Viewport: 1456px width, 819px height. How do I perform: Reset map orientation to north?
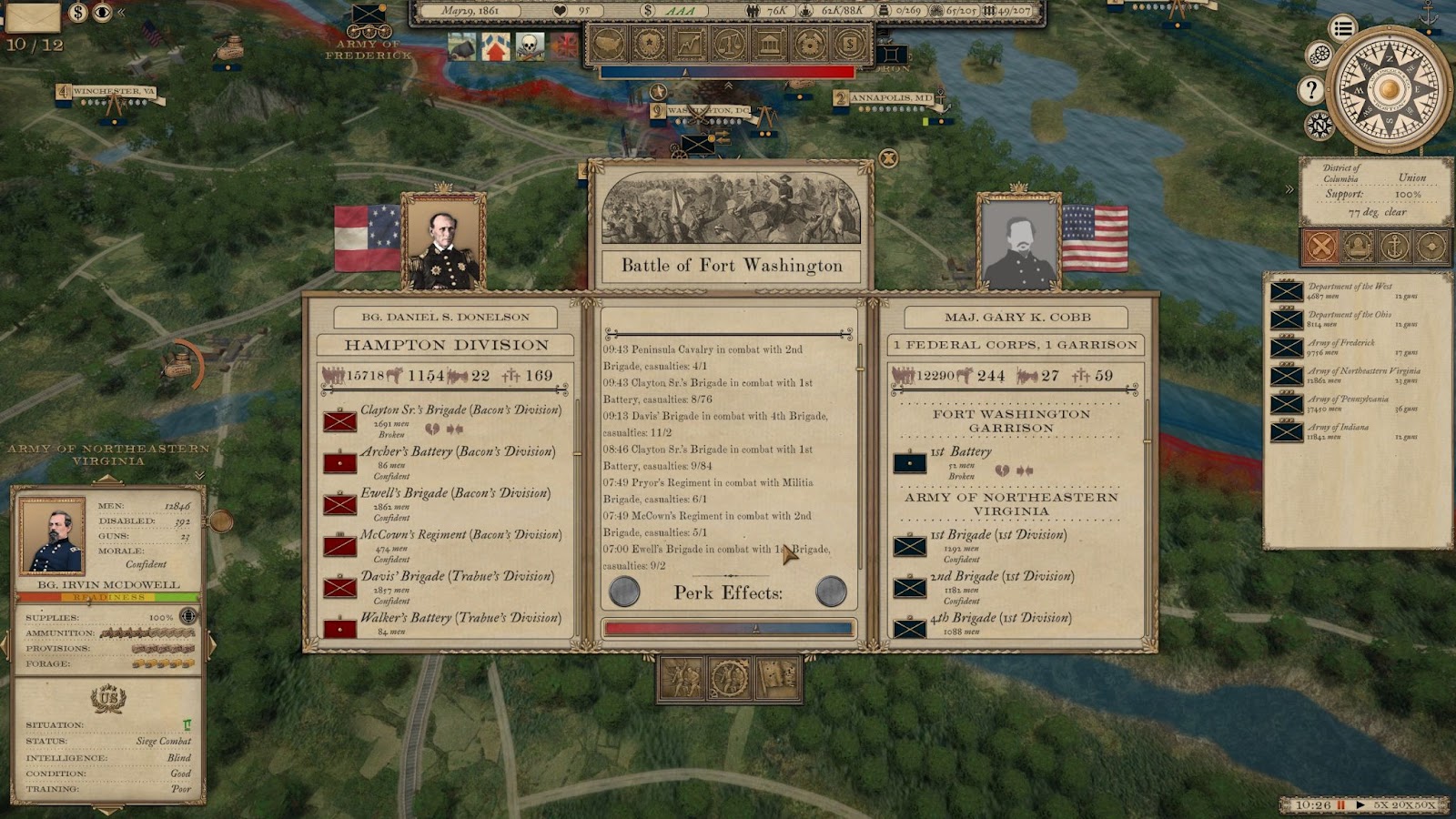point(1319,125)
